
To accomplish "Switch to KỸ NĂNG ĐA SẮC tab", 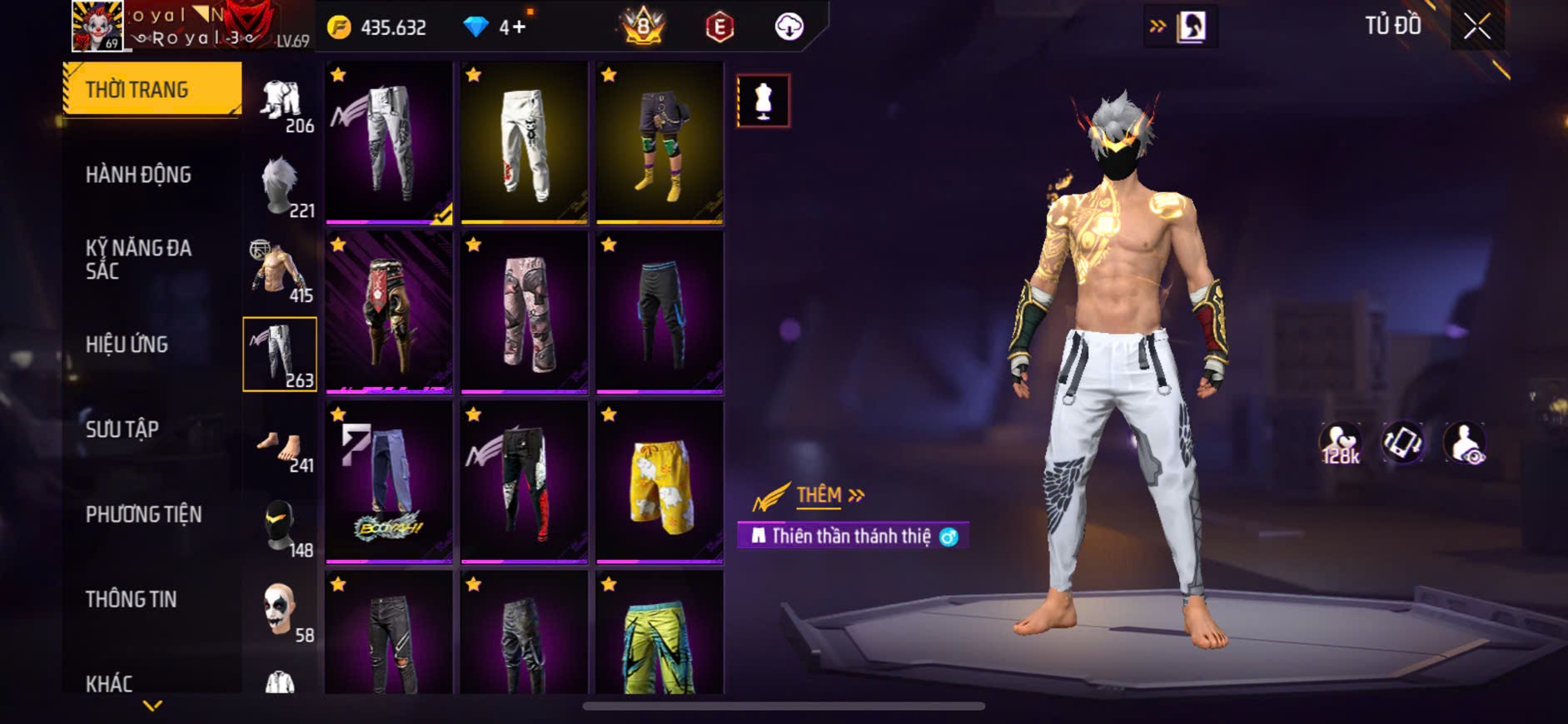I will 138,259.
